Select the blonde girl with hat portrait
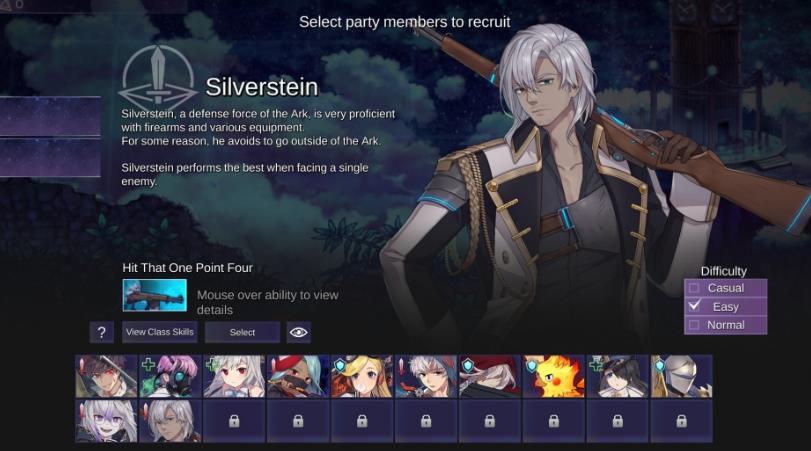811x451 pixels. coord(362,377)
